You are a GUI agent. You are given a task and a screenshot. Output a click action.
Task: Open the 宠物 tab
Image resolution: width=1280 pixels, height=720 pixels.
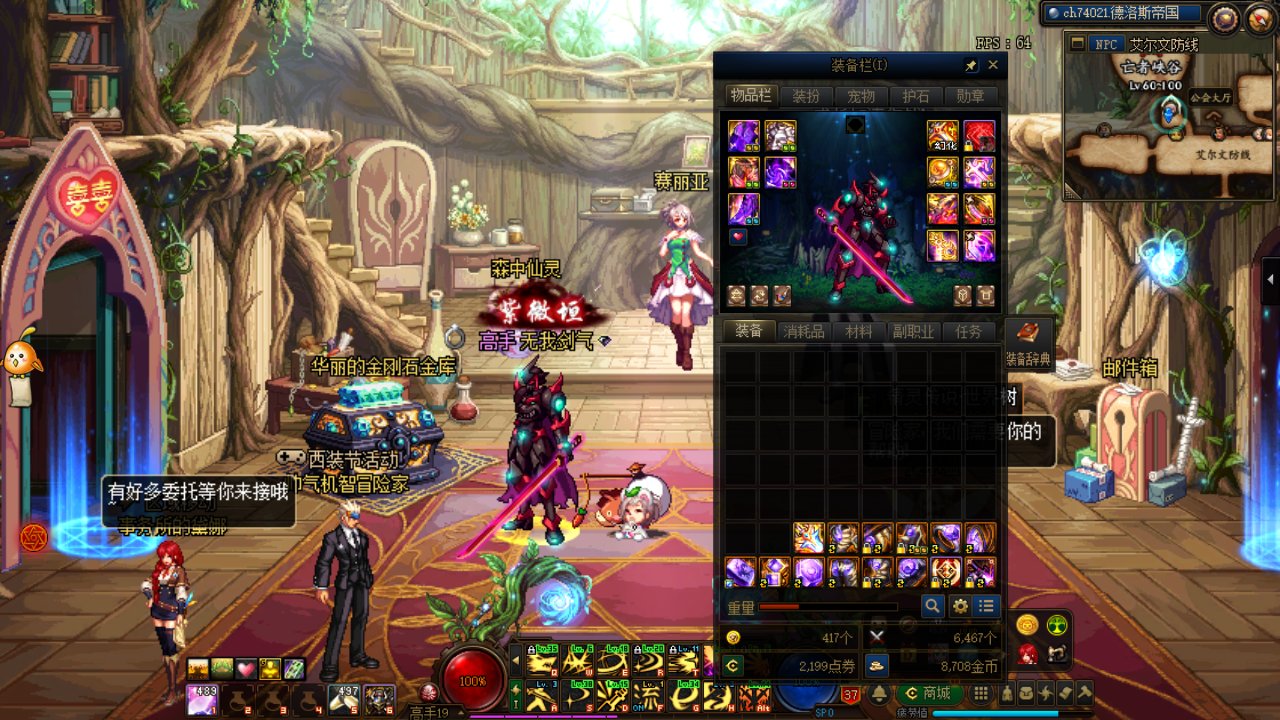click(x=861, y=96)
